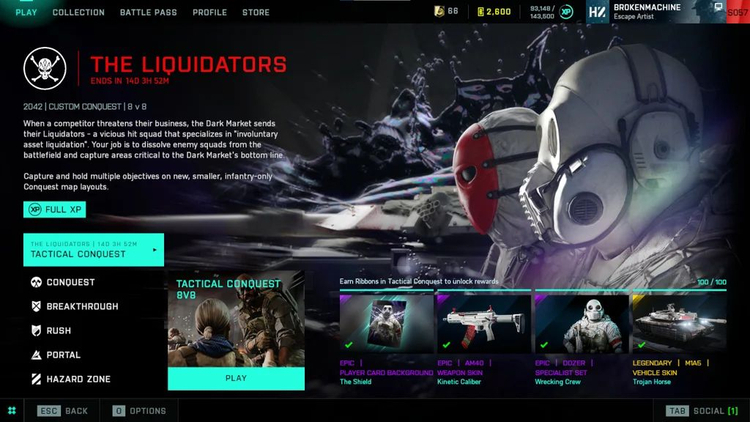
Task: Select the Rush game mode
Action: point(58,331)
